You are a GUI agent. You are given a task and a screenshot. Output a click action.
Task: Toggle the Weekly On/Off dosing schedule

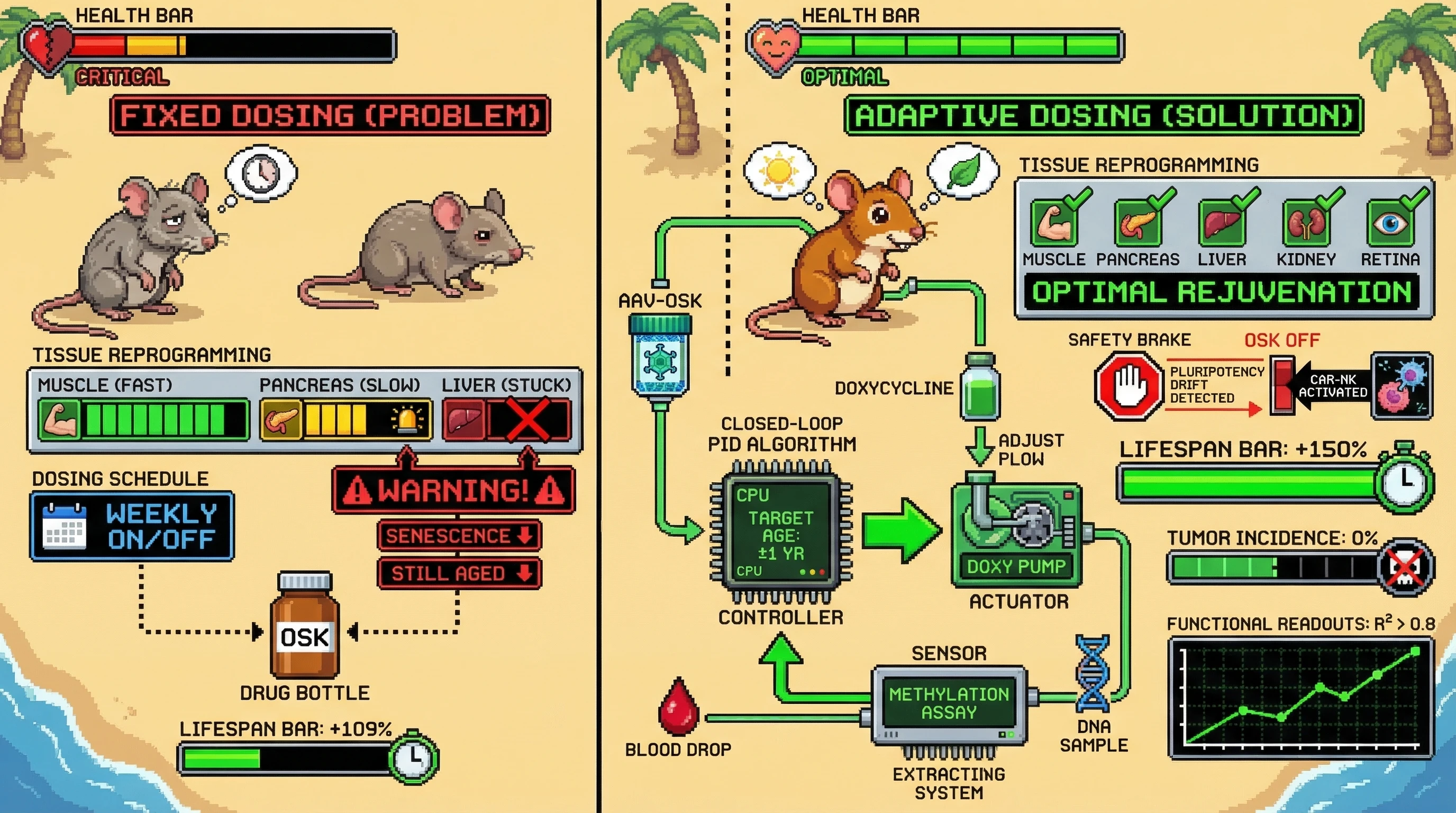pos(132,526)
